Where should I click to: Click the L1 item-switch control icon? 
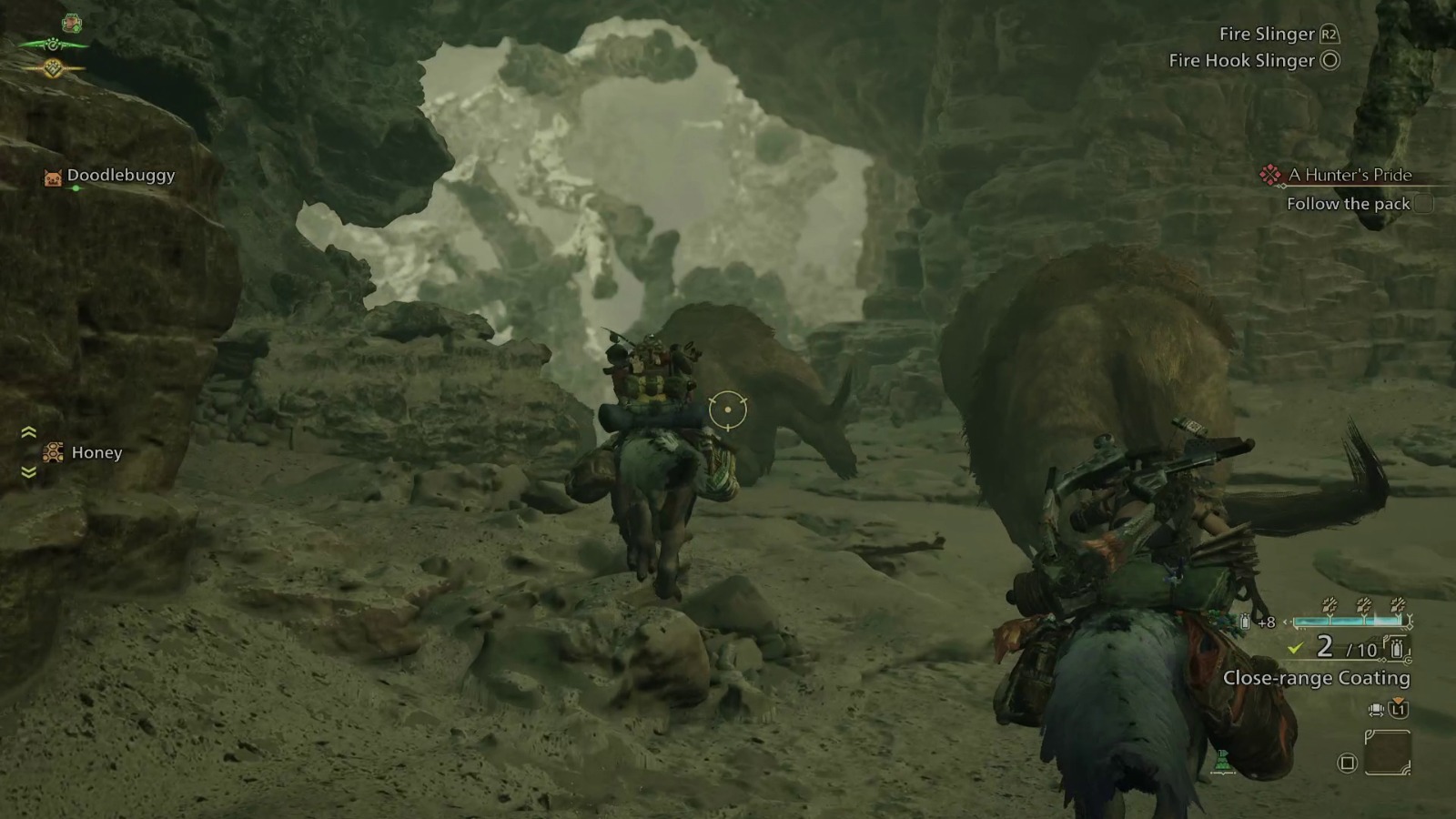click(x=1399, y=710)
